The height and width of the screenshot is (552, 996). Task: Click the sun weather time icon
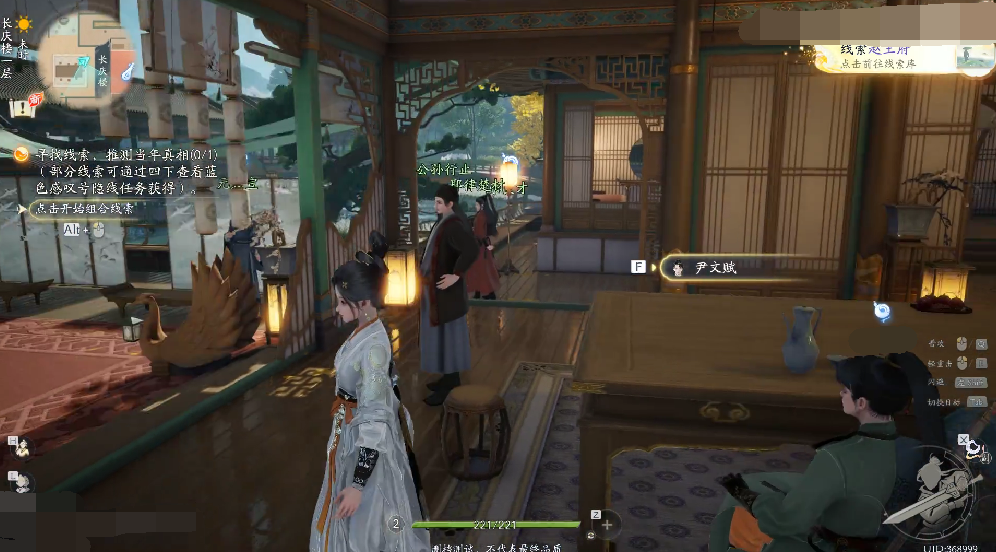coord(22,23)
